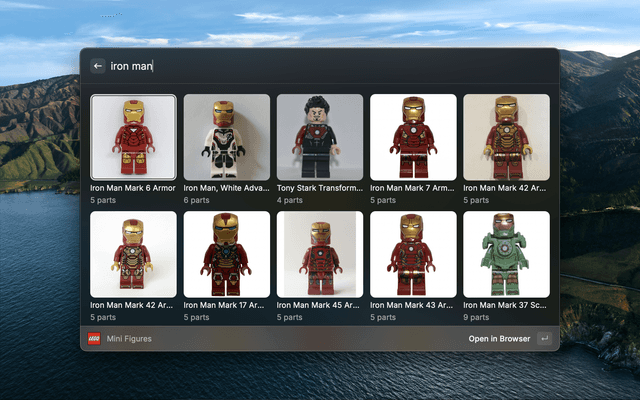Click the LEGO Mini Figures logo
Image resolution: width=640 pixels, height=400 pixels.
(94, 339)
